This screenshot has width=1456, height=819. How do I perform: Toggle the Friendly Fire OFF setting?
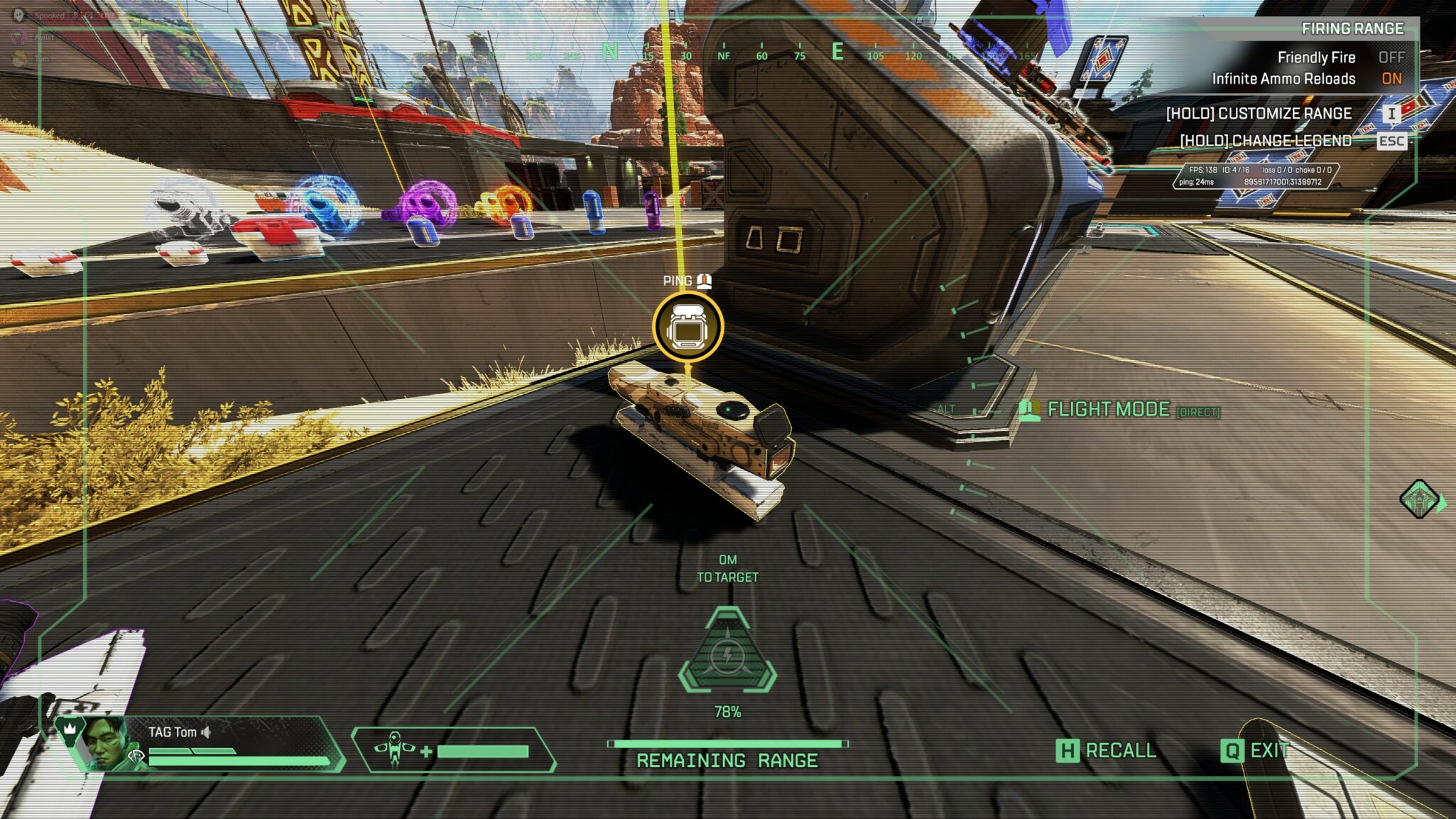click(1391, 58)
